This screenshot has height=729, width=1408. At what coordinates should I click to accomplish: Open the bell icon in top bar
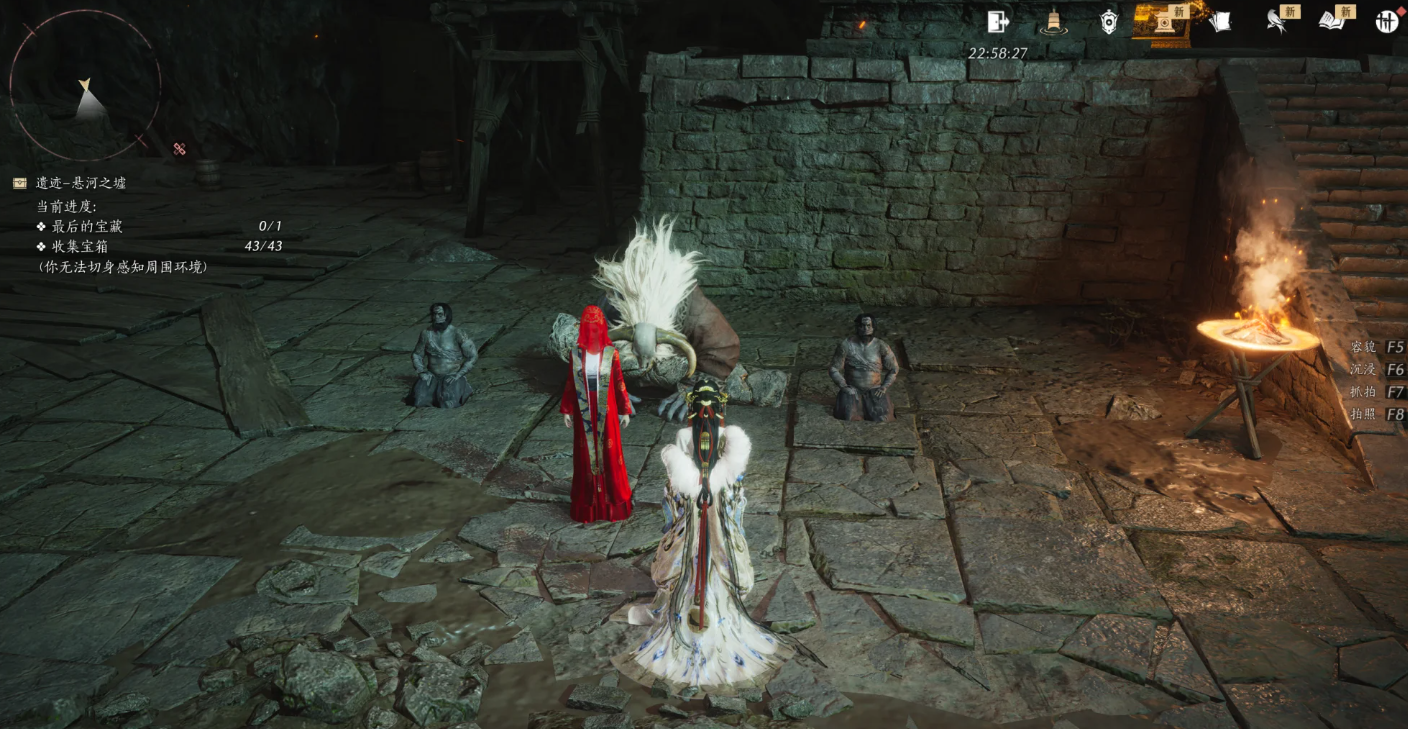(x=1052, y=22)
